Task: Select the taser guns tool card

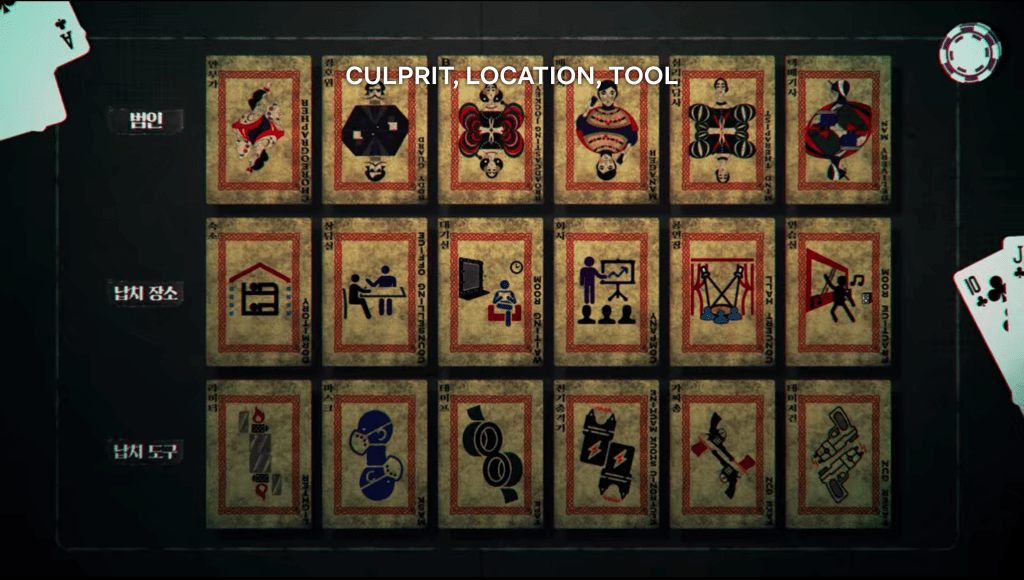Action: pyautogui.click(x=838, y=454)
